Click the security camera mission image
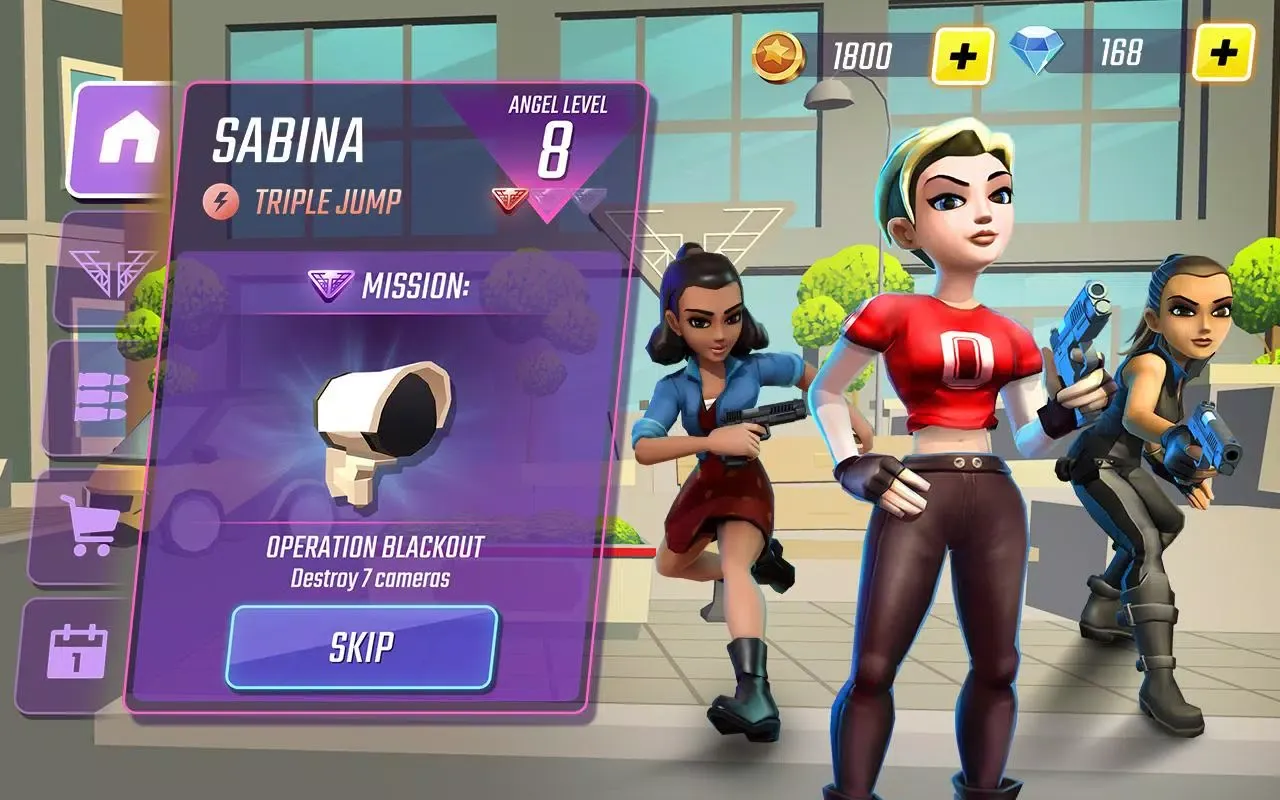1280x800 pixels. click(380, 420)
